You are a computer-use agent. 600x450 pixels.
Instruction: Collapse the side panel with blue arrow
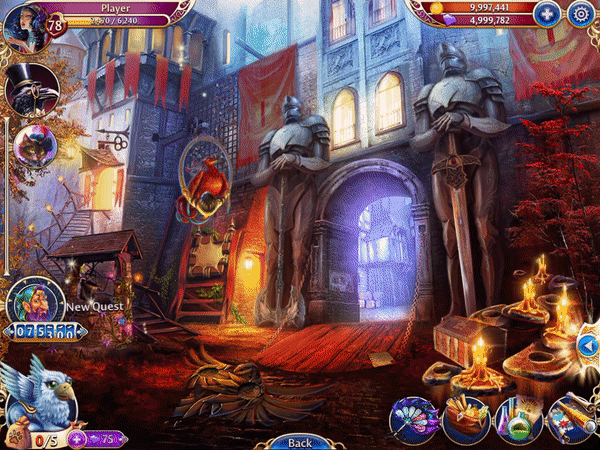coord(587,345)
